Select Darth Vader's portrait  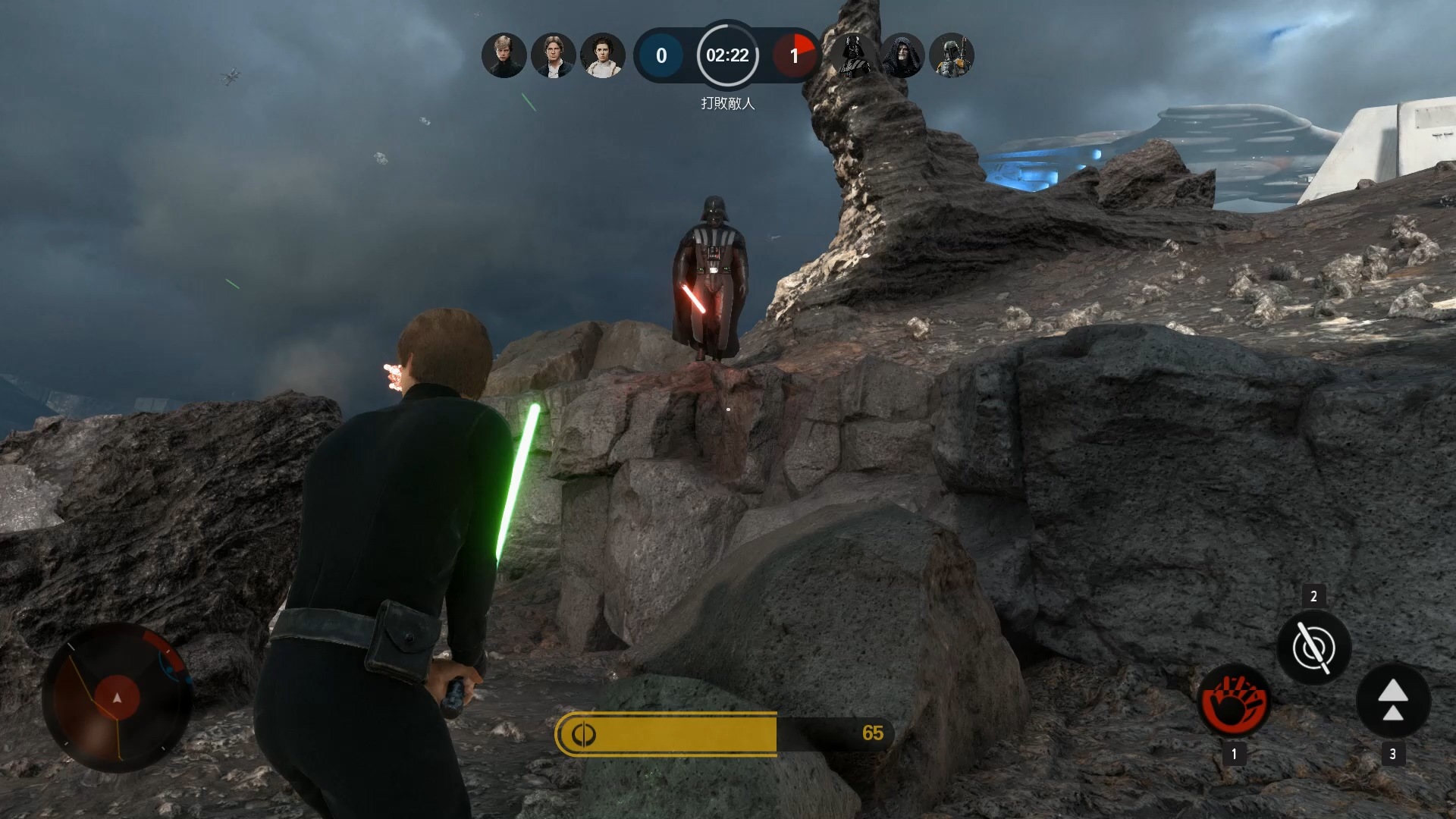pyautogui.click(x=853, y=55)
